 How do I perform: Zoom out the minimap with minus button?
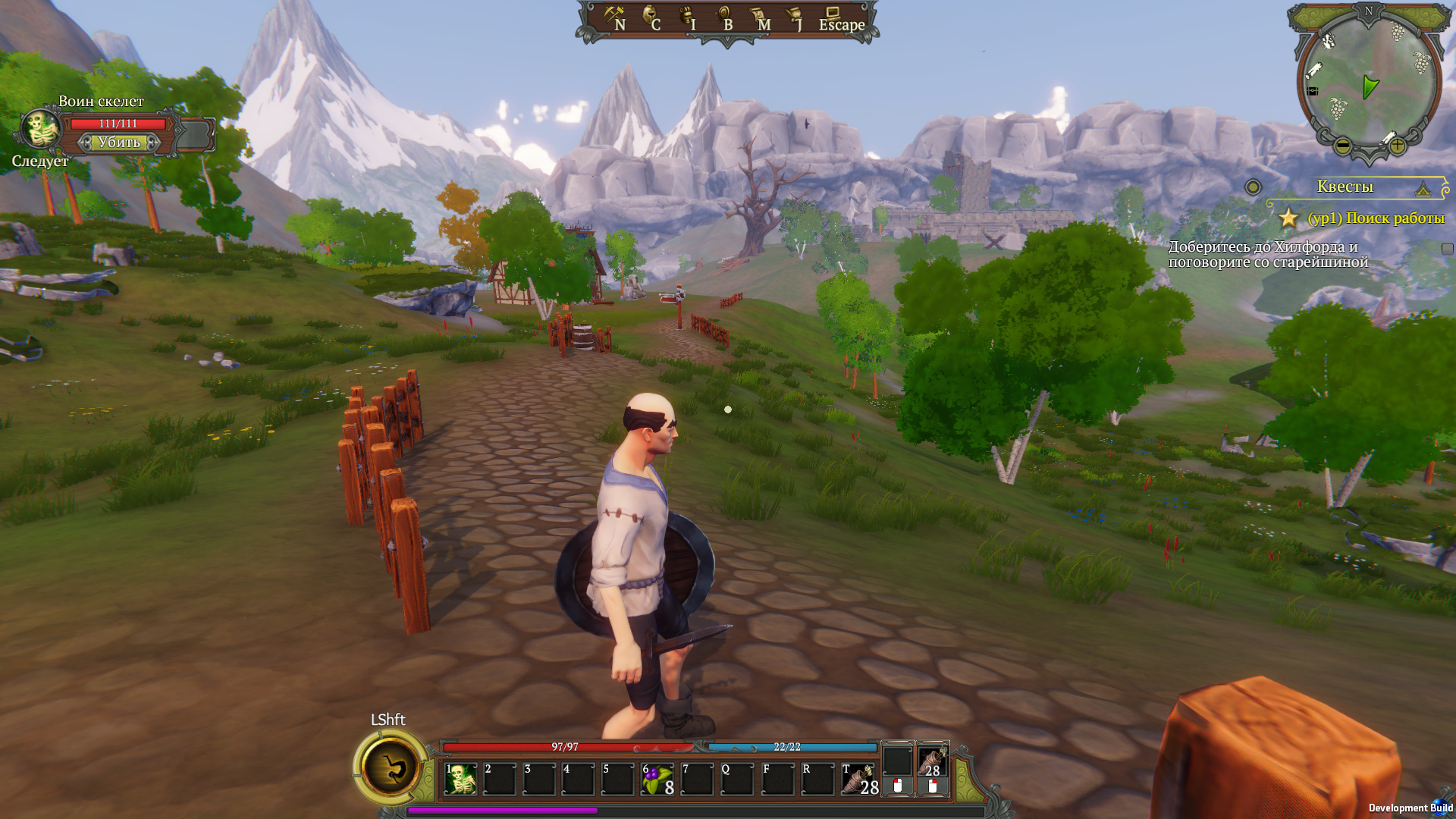[1342, 146]
